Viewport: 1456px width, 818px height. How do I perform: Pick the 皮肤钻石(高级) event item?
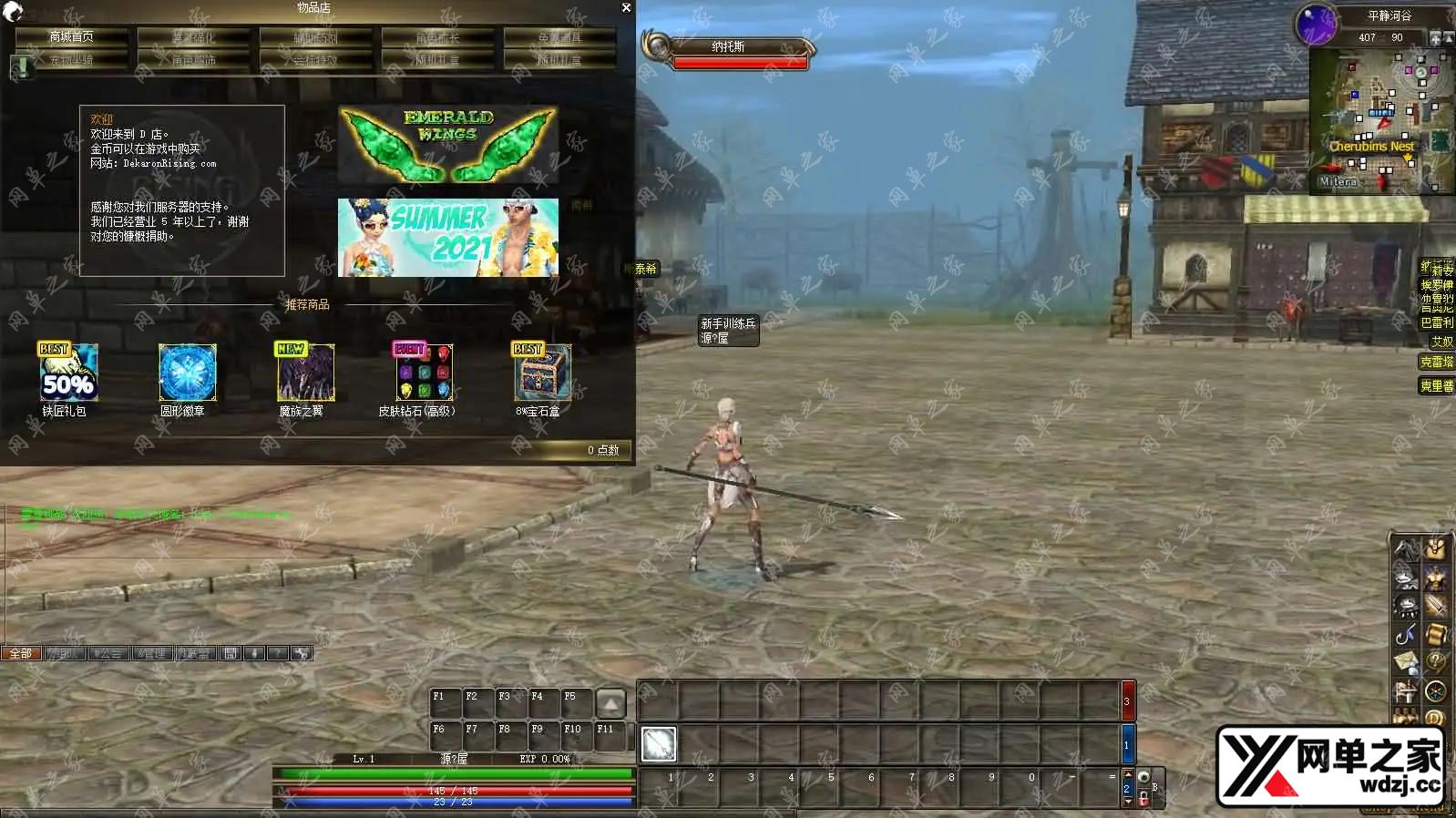[x=424, y=373]
